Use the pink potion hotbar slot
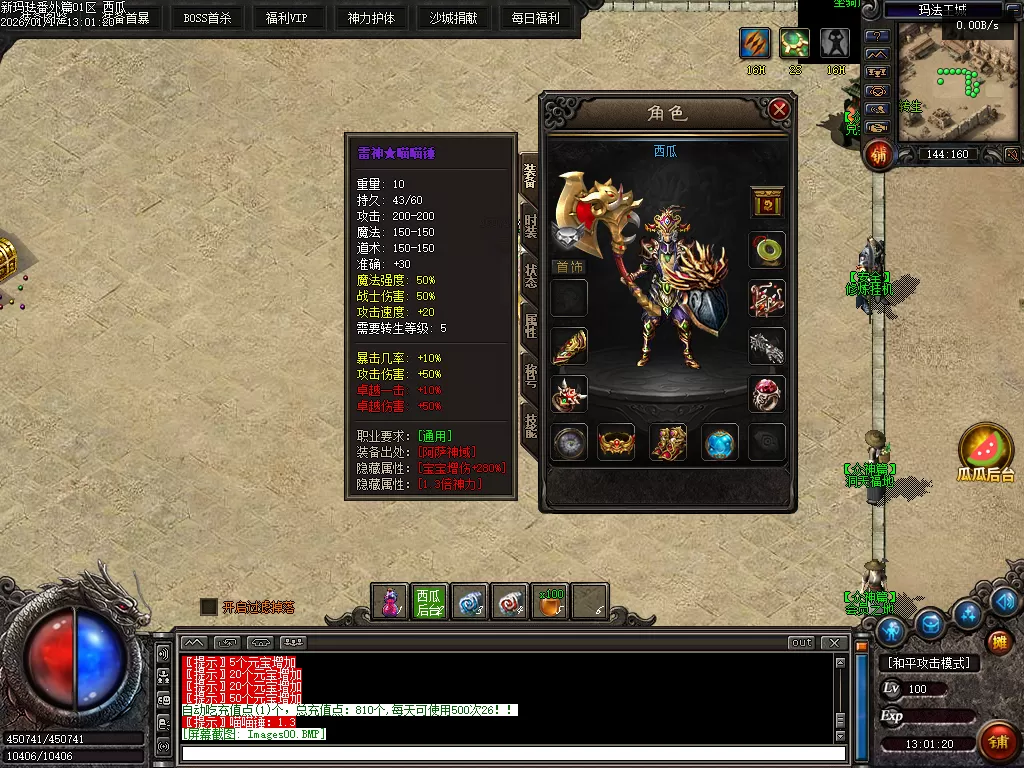The image size is (1024, 768). click(389, 602)
